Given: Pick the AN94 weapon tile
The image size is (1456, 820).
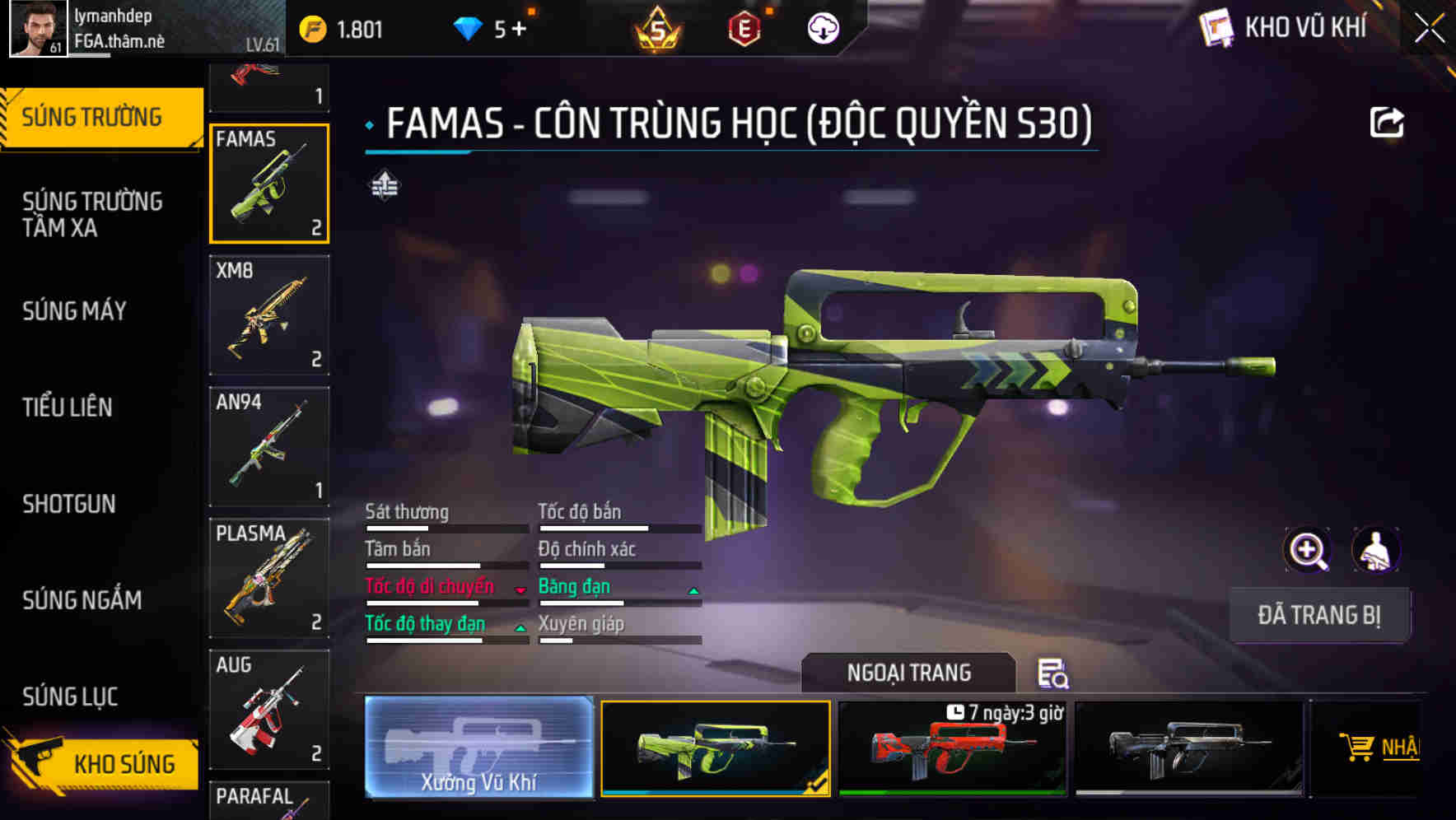Looking at the screenshot, I should coord(269,446).
